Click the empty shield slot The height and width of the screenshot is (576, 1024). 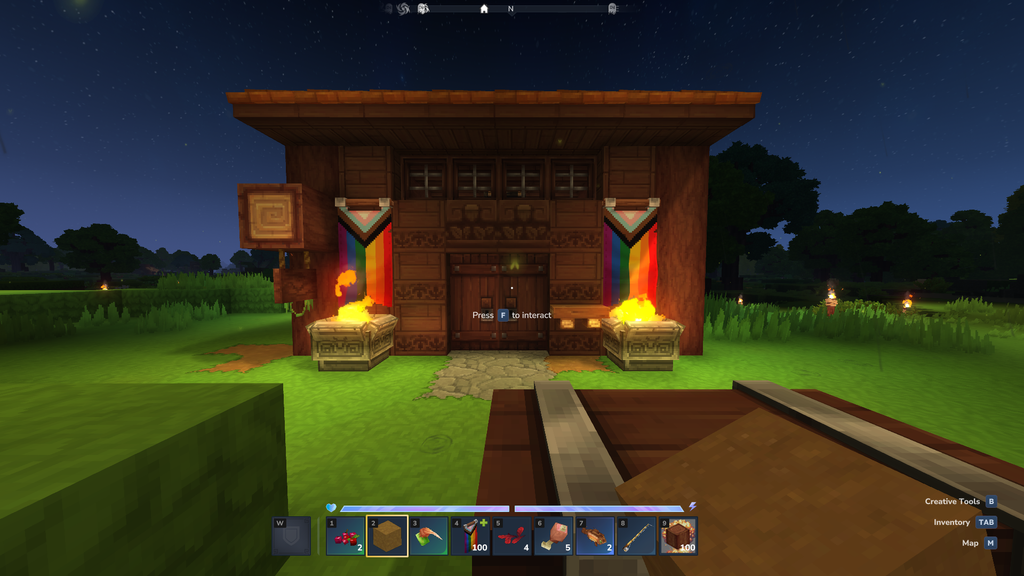292,536
